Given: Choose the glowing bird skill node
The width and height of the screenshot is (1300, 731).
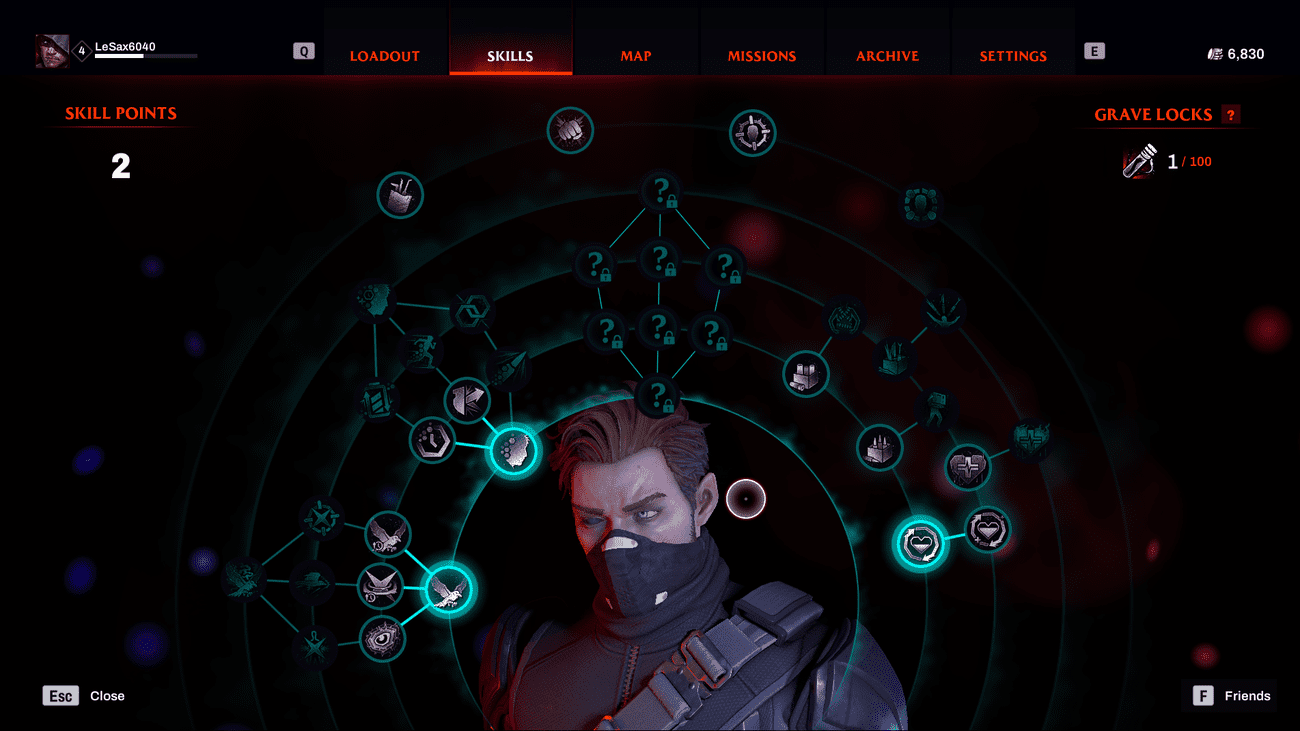Looking at the screenshot, I should (450, 590).
